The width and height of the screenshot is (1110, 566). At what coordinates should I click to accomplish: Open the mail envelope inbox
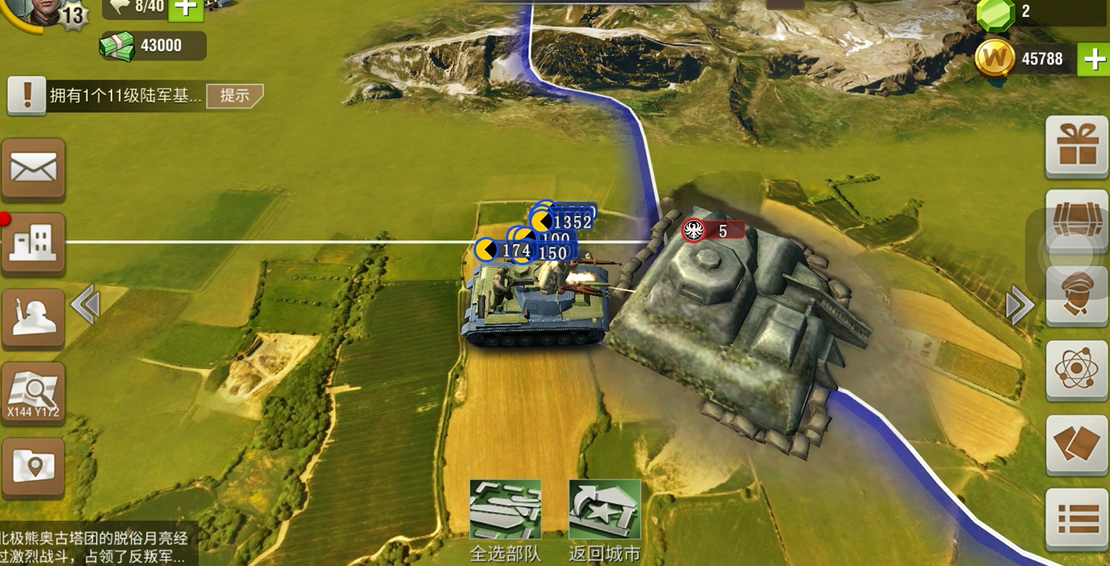click(33, 168)
